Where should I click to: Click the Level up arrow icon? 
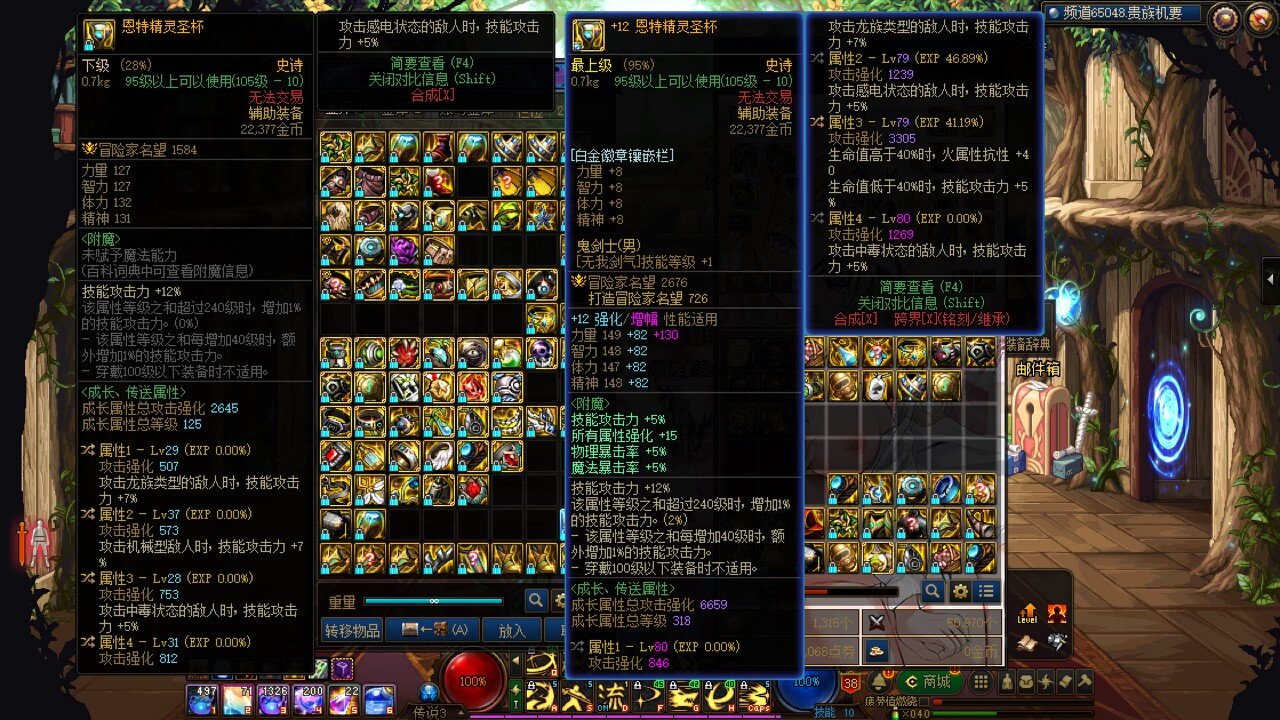1026,613
